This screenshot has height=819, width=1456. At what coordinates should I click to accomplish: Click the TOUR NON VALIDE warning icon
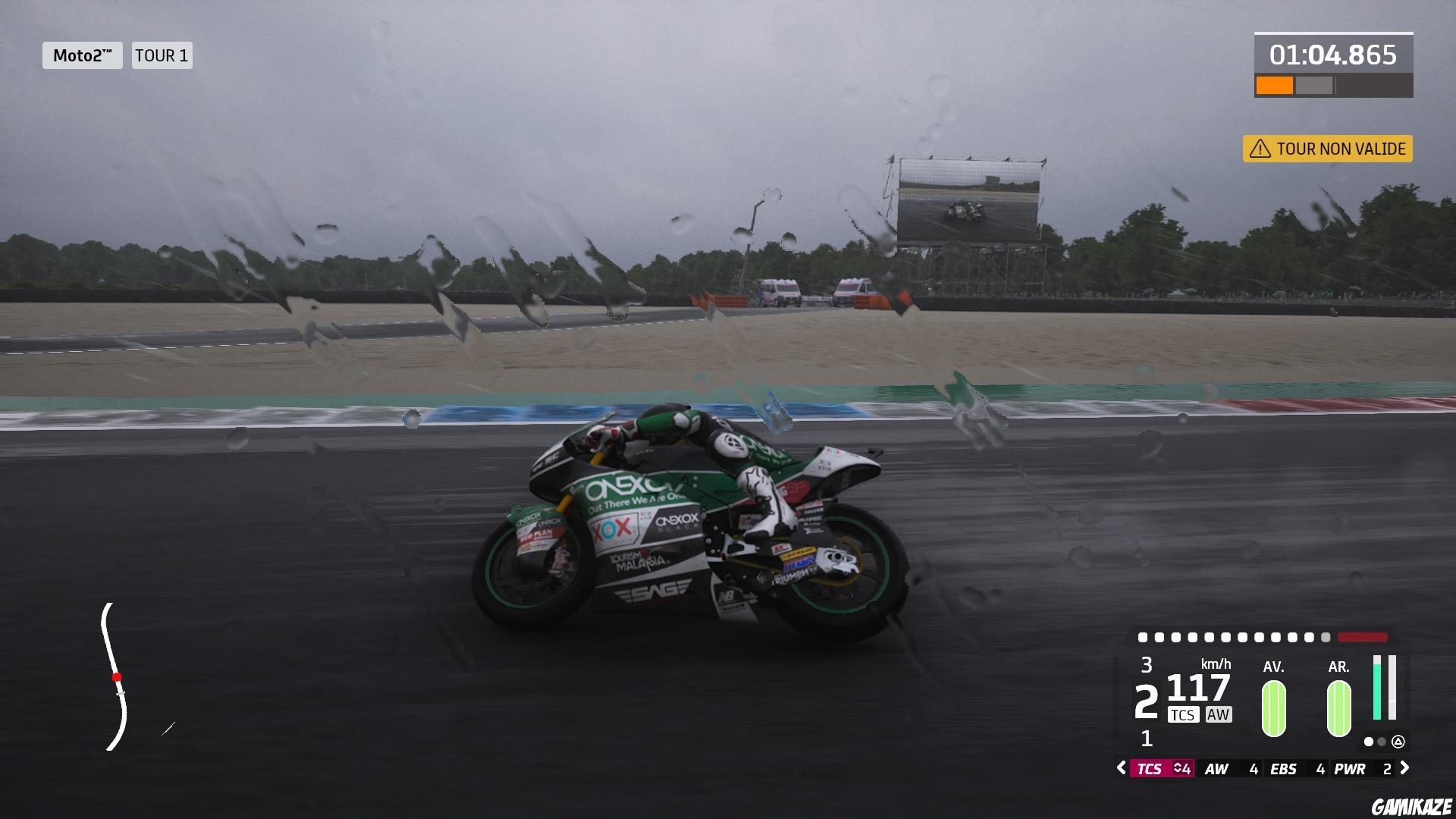pyautogui.click(x=1260, y=149)
